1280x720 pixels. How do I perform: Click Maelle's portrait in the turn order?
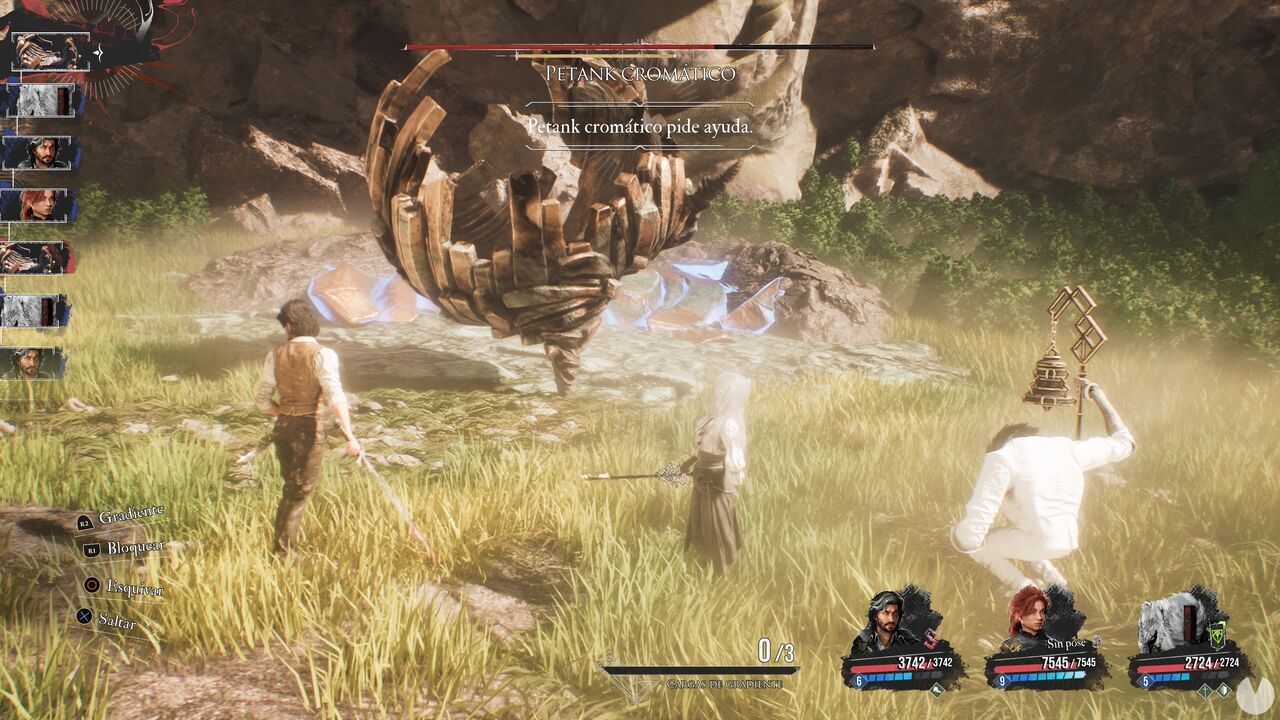tap(40, 205)
